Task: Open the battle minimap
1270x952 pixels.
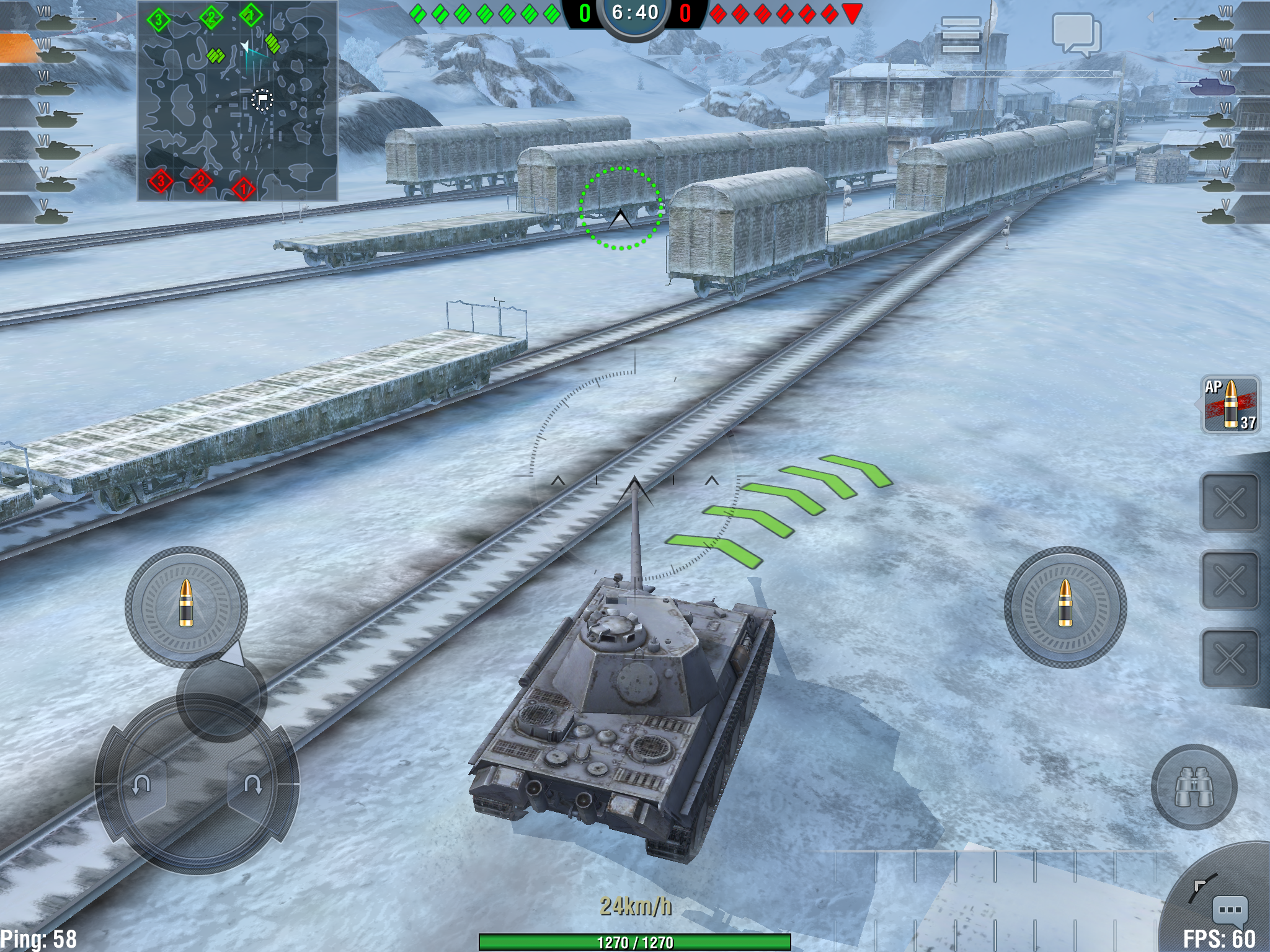Action: pyautogui.click(x=238, y=101)
